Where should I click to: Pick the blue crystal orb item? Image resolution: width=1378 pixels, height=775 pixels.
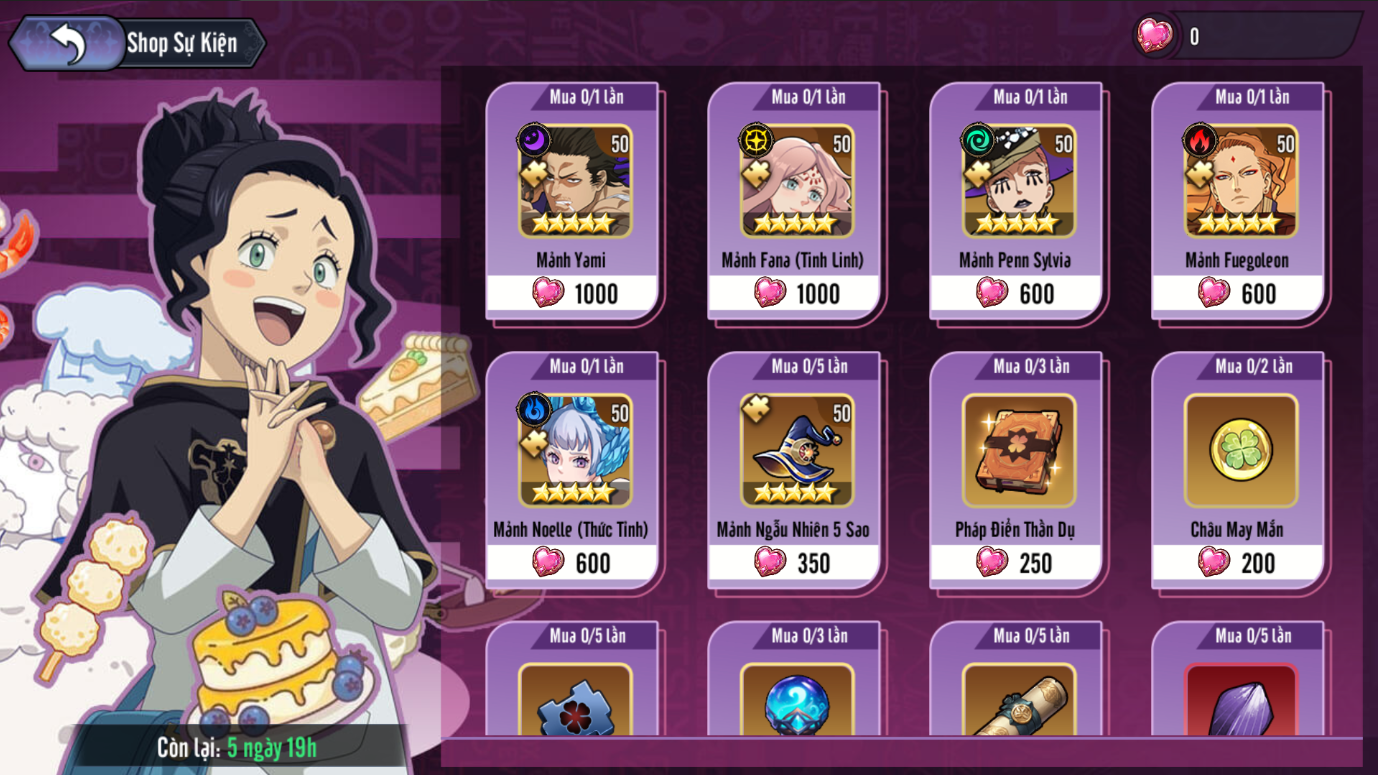pyautogui.click(x=796, y=700)
